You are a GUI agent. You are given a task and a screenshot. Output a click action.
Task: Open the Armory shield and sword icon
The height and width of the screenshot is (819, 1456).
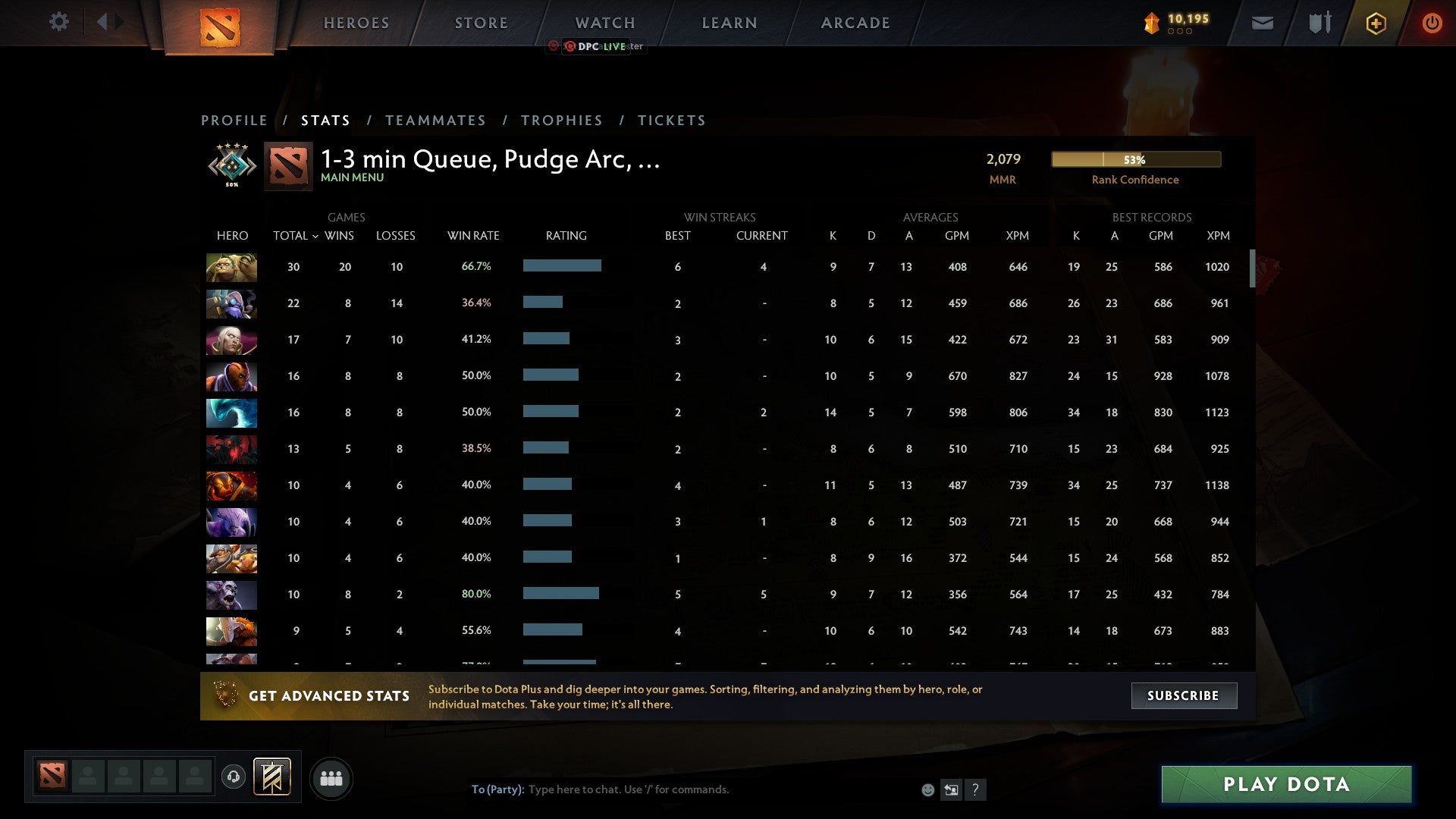pos(1318,23)
